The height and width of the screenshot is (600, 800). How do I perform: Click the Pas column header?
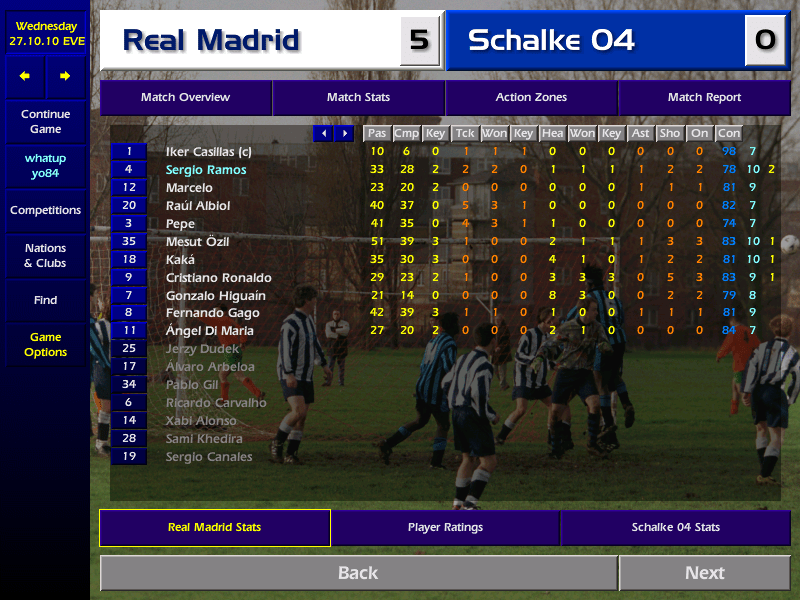coord(376,133)
